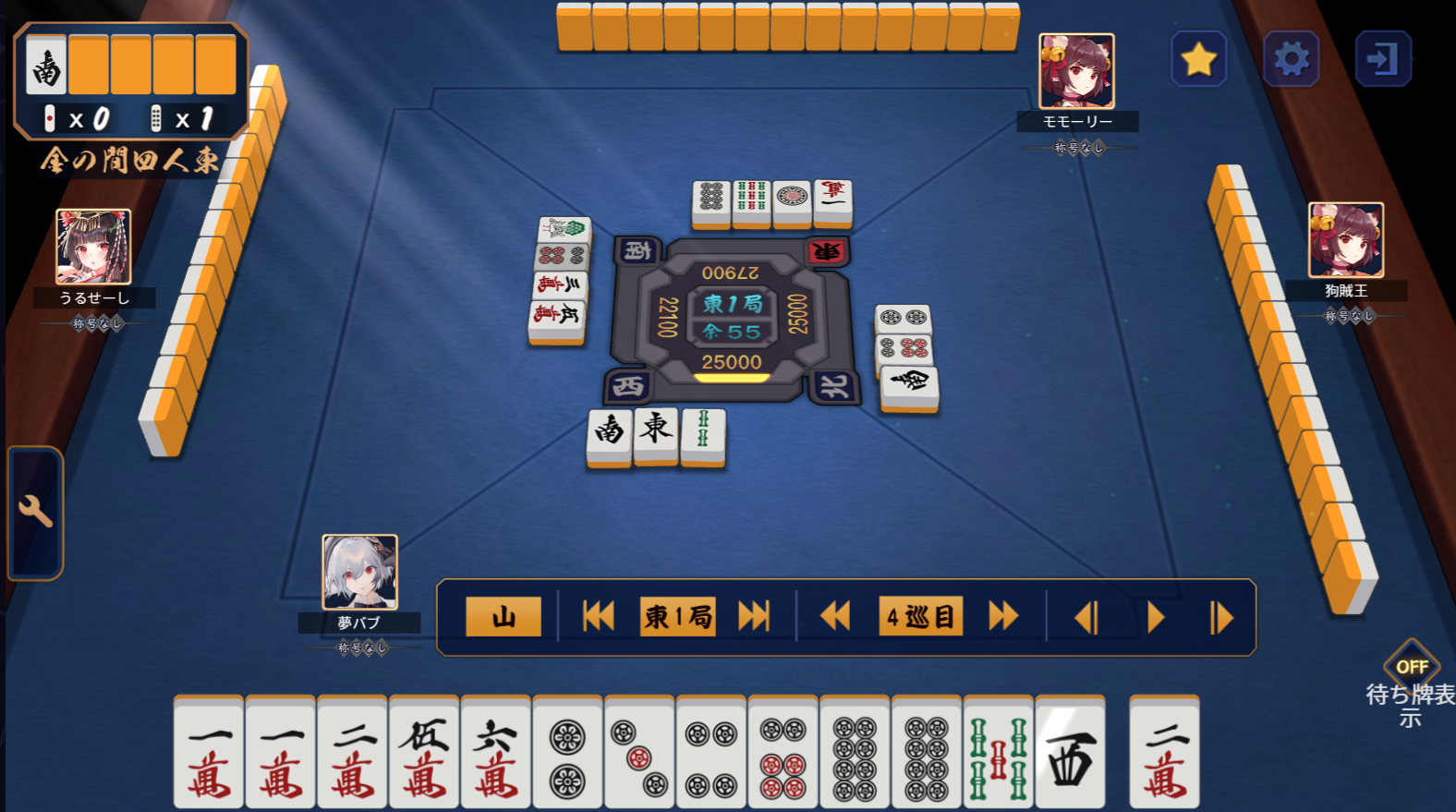Open モモーリー's player avatar
The width and height of the screenshot is (1456, 812).
point(1077,69)
